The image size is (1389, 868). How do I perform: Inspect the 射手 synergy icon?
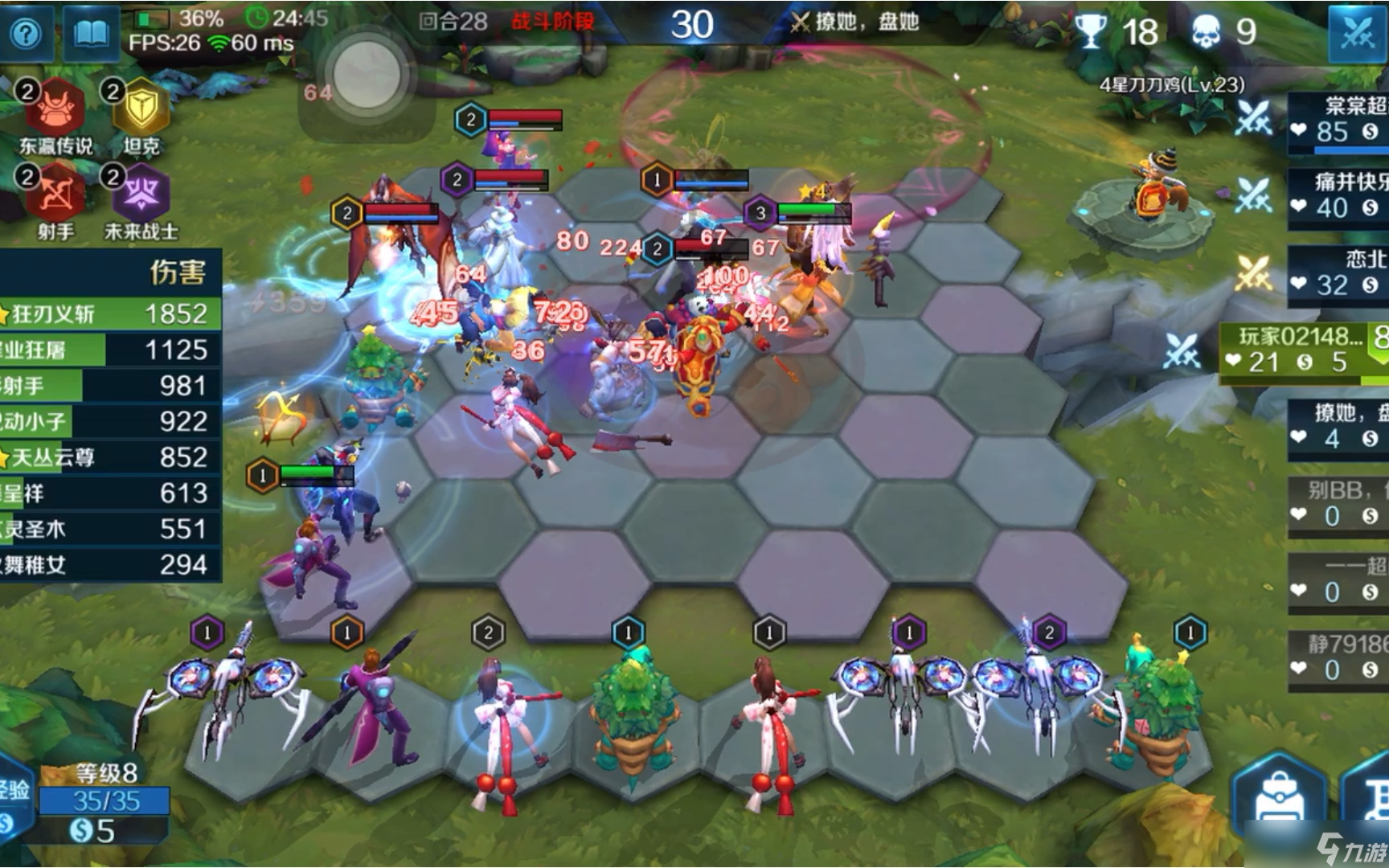pos(55,194)
